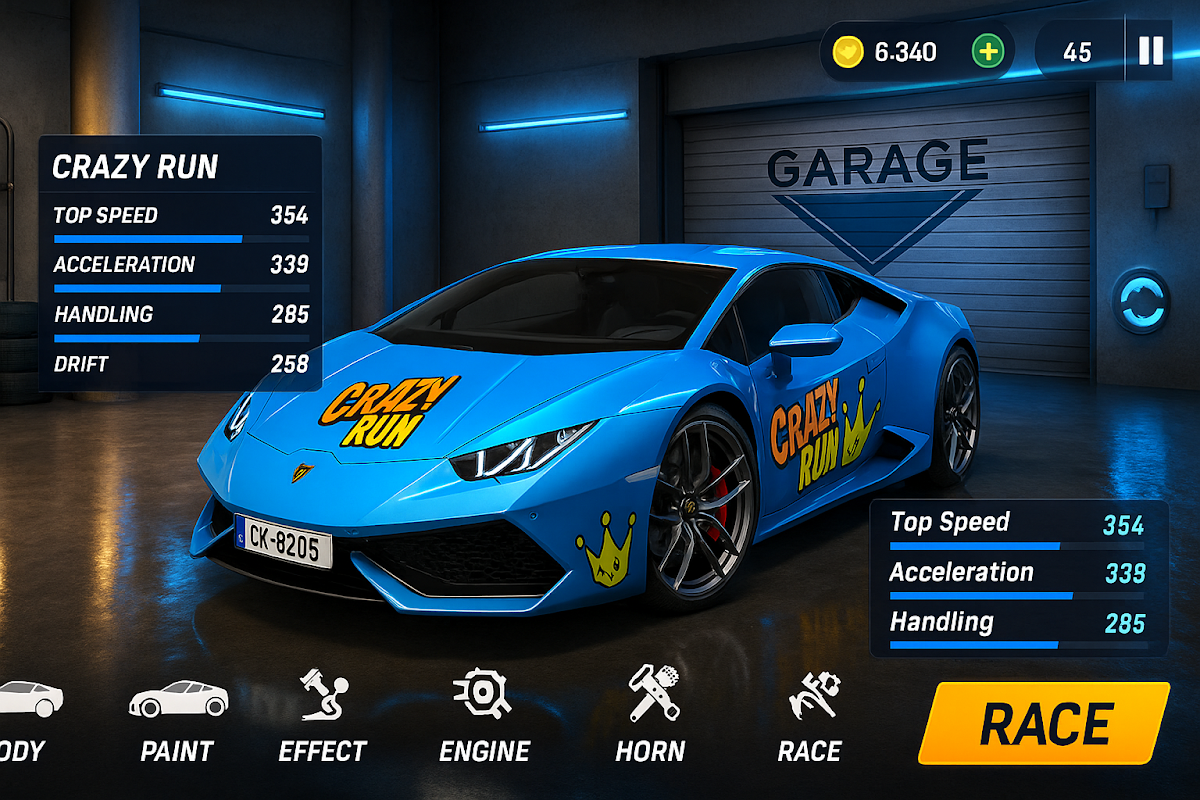
Task: Open the Engine upgrade category
Action: (484, 718)
